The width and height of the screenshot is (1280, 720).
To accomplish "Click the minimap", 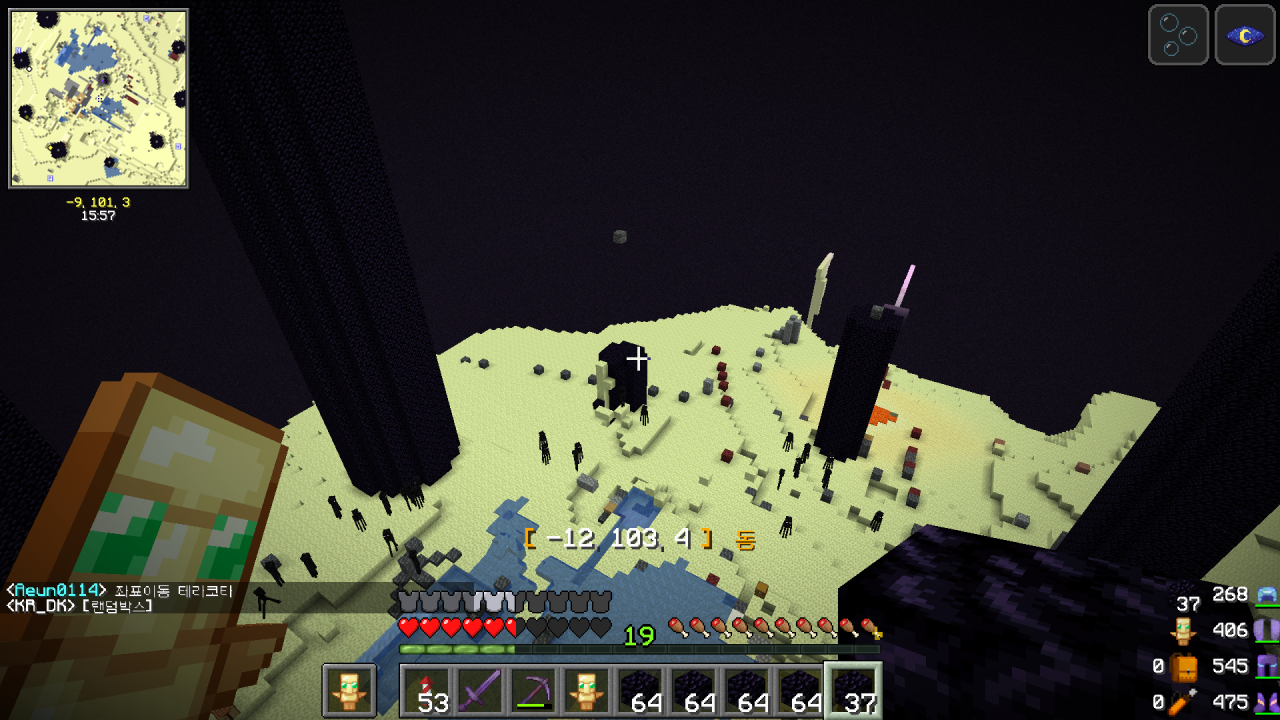I will coord(98,98).
